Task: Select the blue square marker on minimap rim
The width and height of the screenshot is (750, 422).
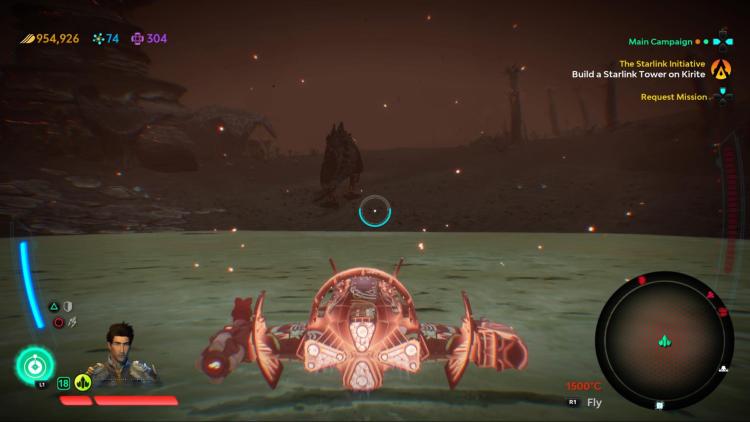Action: pyautogui.click(x=659, y=405)
